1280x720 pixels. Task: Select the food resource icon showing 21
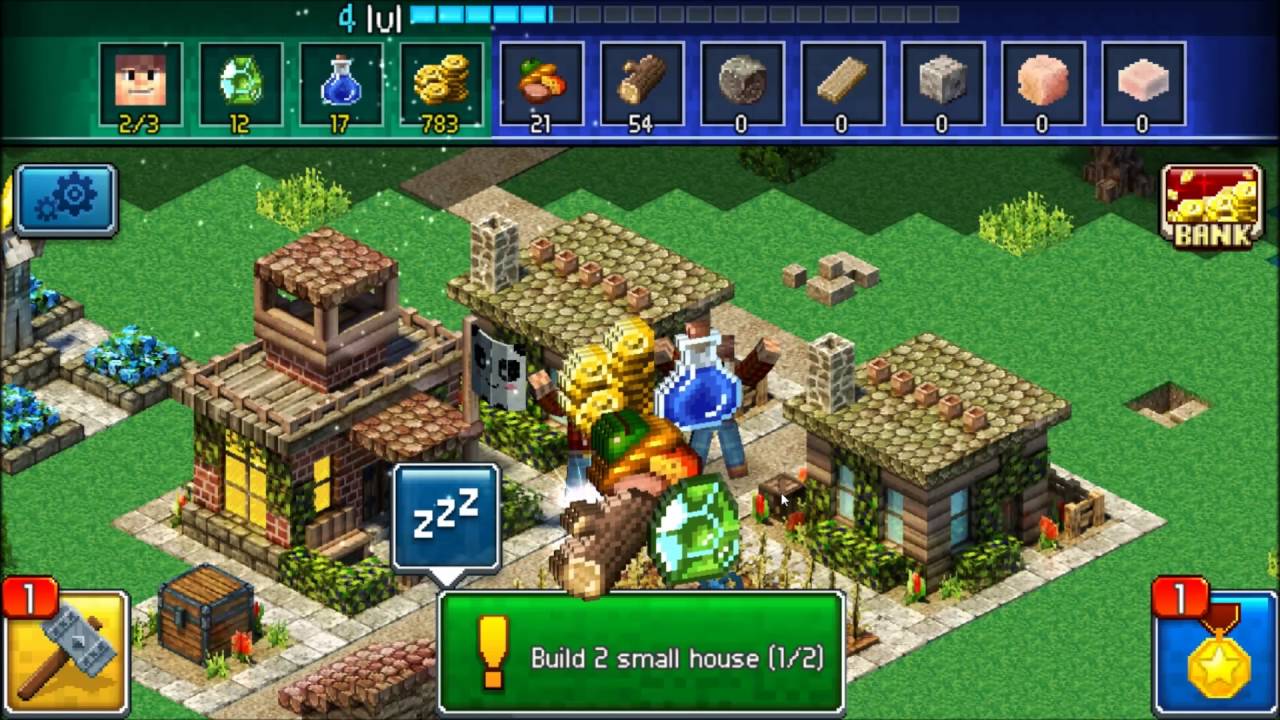click(x=541, y=85)
